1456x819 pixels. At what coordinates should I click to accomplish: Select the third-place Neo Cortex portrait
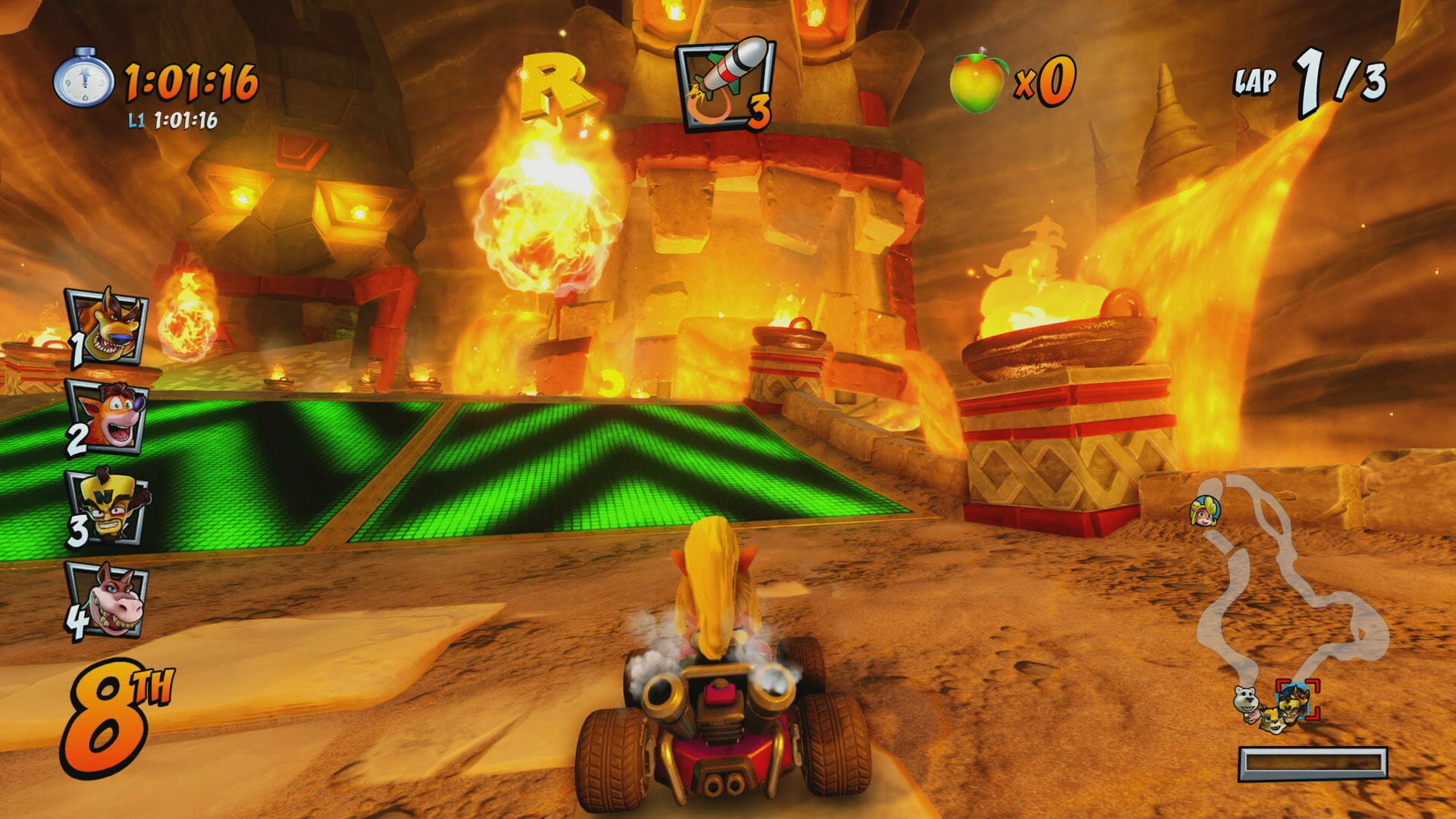click(x=108, y=507)
